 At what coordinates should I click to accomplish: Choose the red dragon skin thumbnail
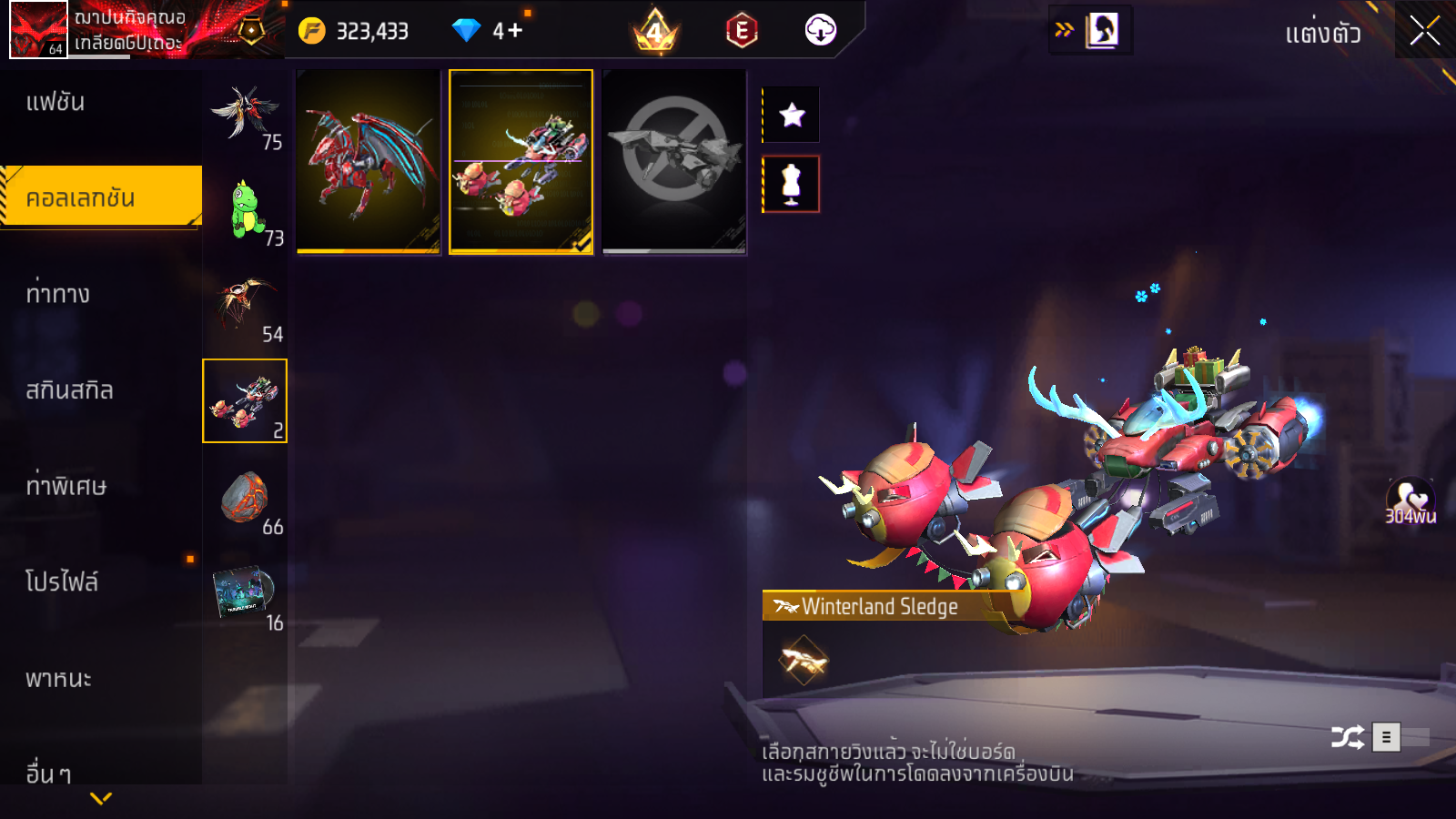pyautogui.click(x=369, y=162)
